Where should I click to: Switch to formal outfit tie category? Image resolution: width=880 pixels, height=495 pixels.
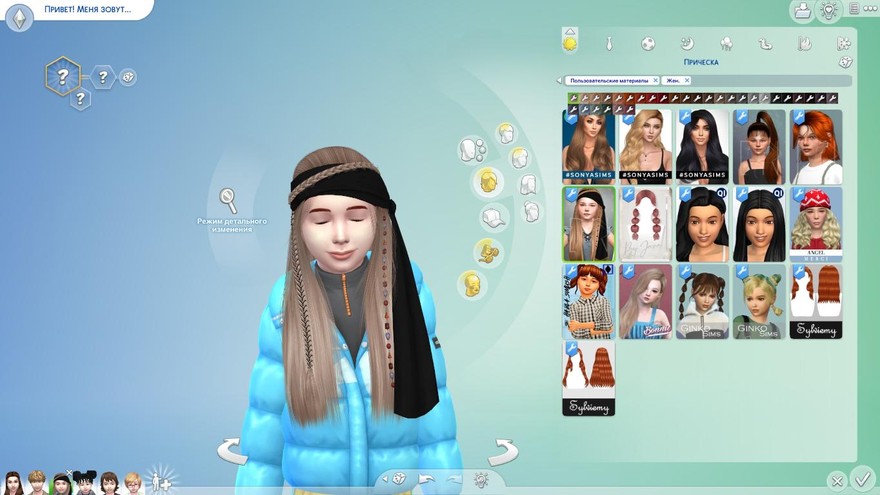609,43
